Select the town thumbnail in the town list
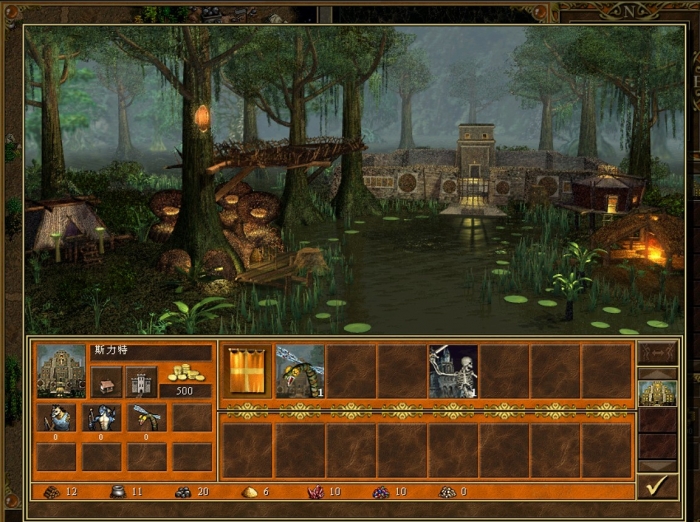 tap(657, 392)
